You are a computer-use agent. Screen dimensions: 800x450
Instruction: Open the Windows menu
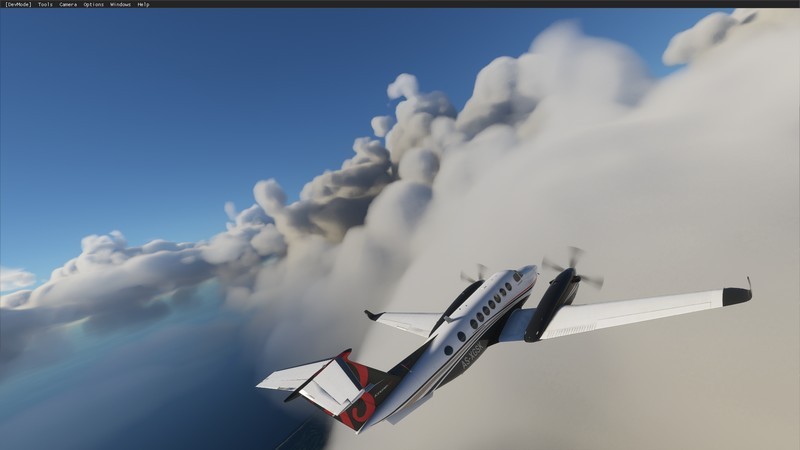click(x=120, y=4)
